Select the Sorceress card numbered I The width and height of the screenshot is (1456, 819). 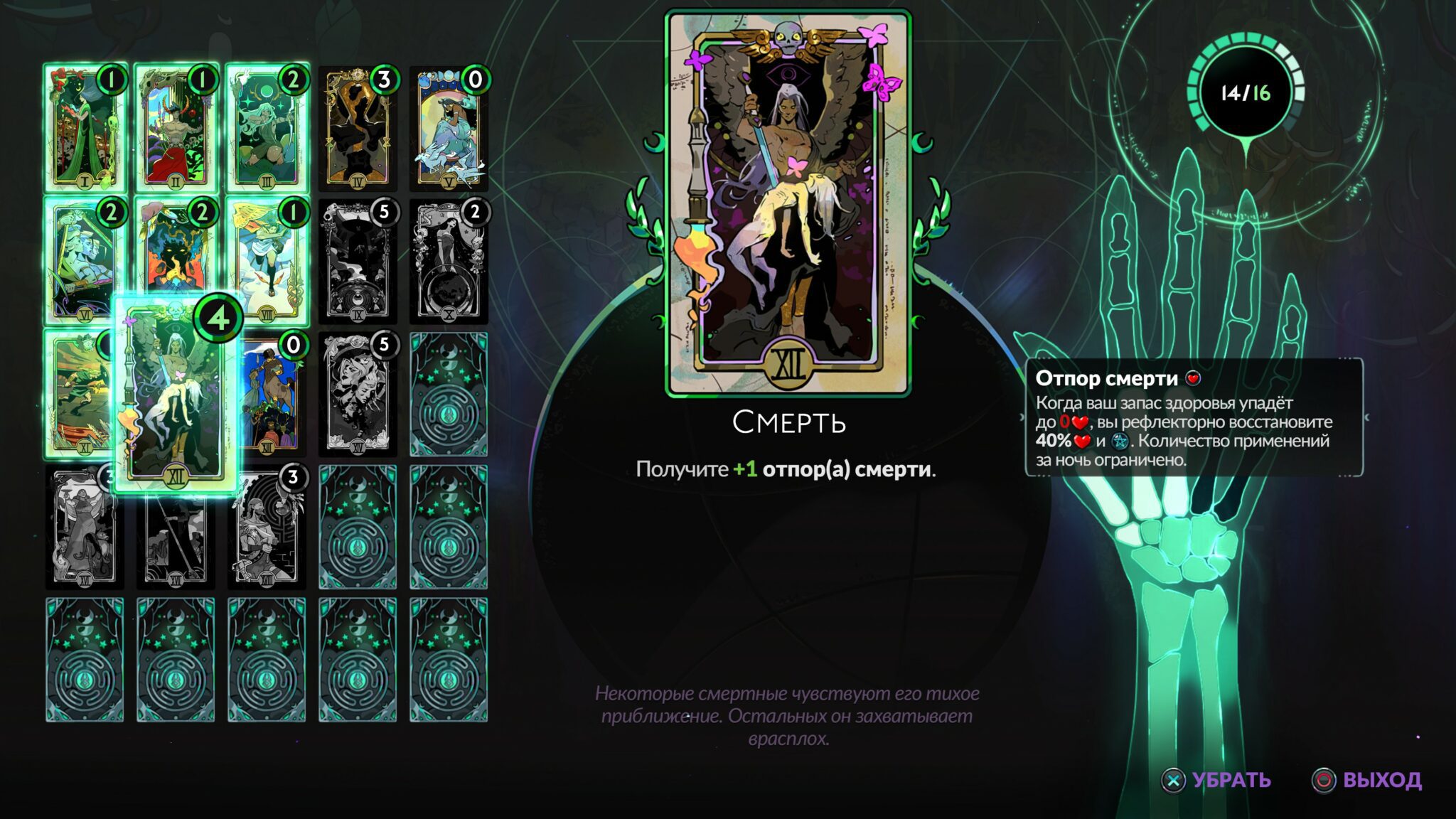(85, 129)
